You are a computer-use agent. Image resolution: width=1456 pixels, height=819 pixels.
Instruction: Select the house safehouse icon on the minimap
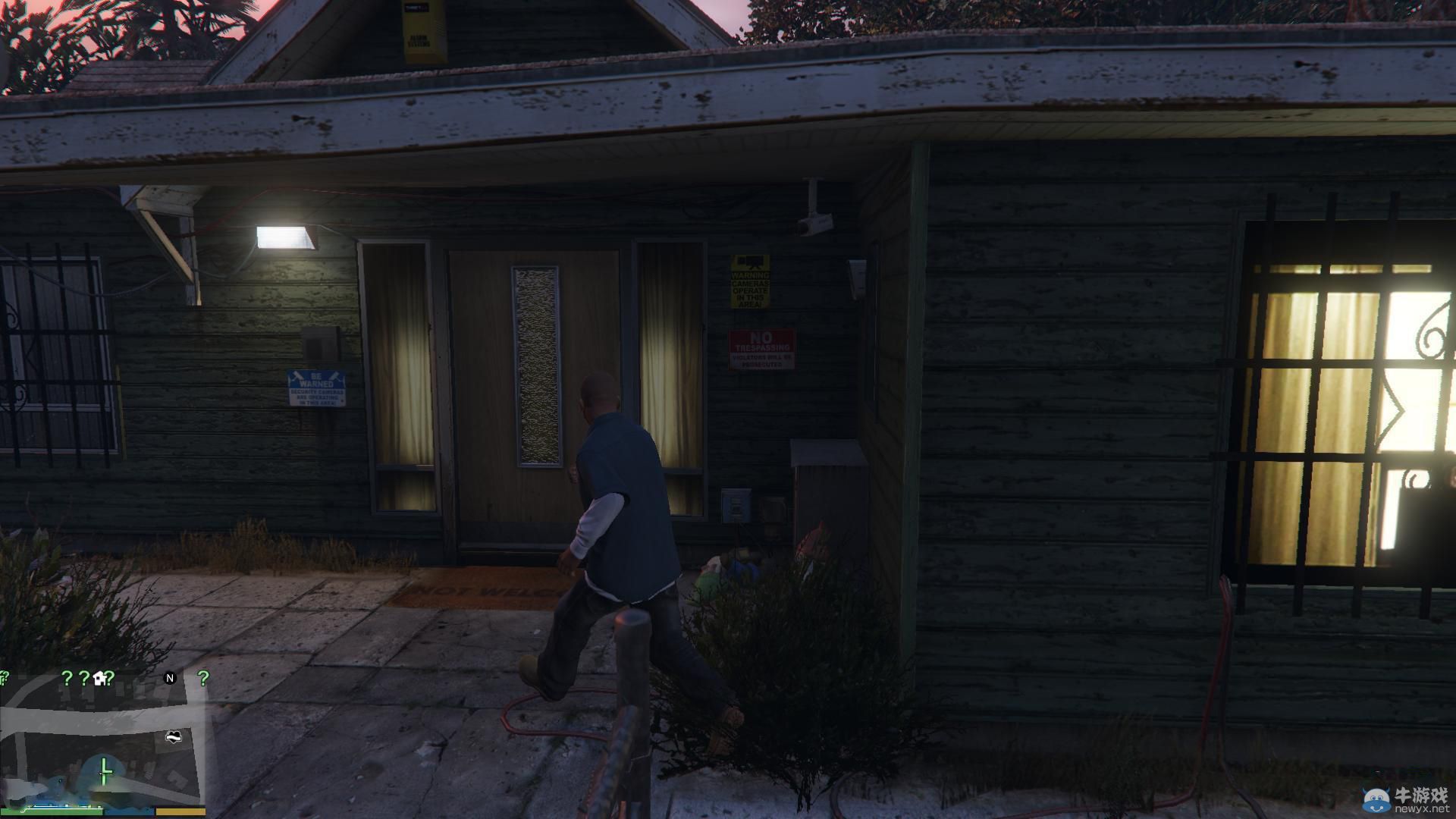pos(99,677)
